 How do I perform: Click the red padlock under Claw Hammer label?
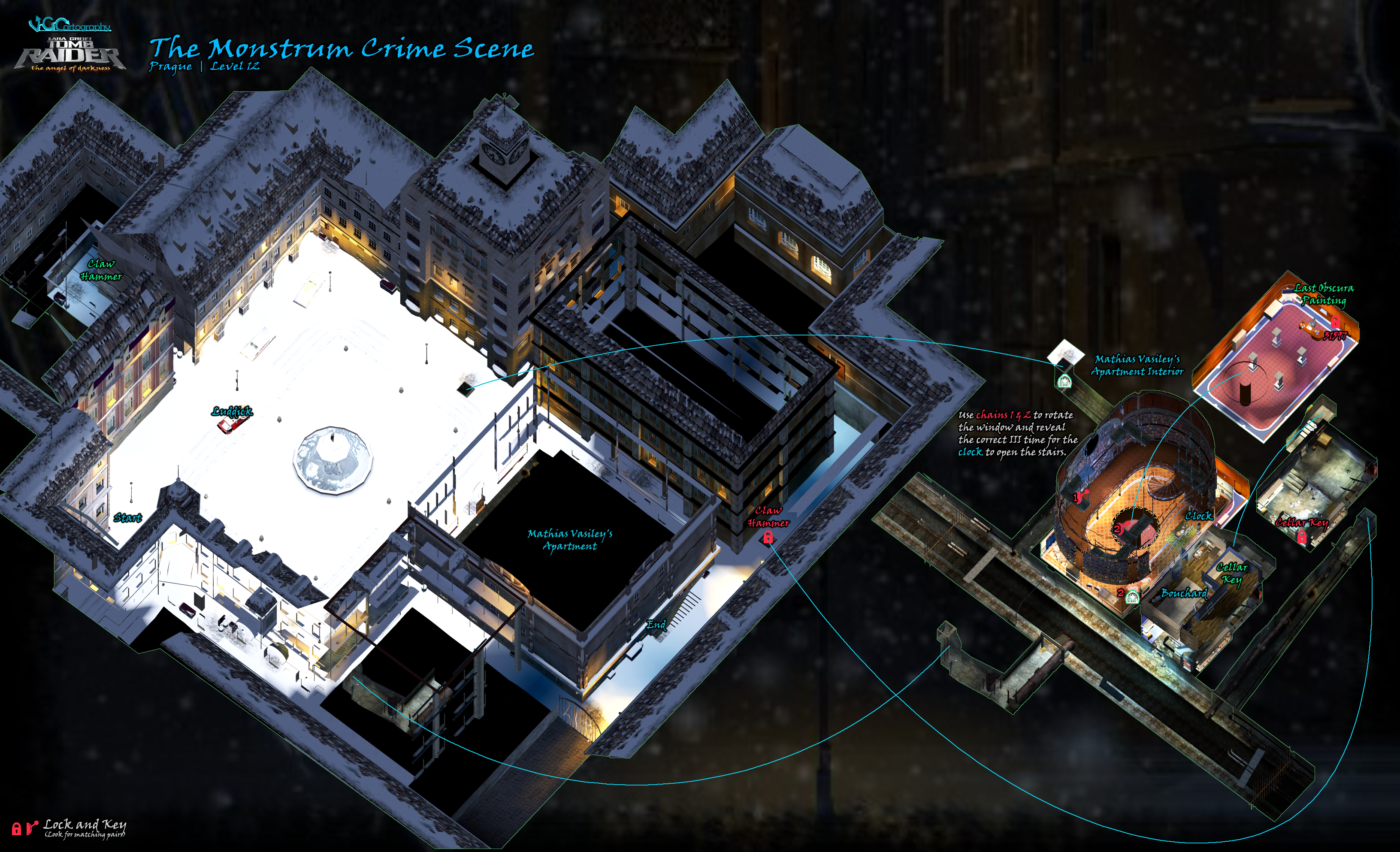tap(768, 537)
